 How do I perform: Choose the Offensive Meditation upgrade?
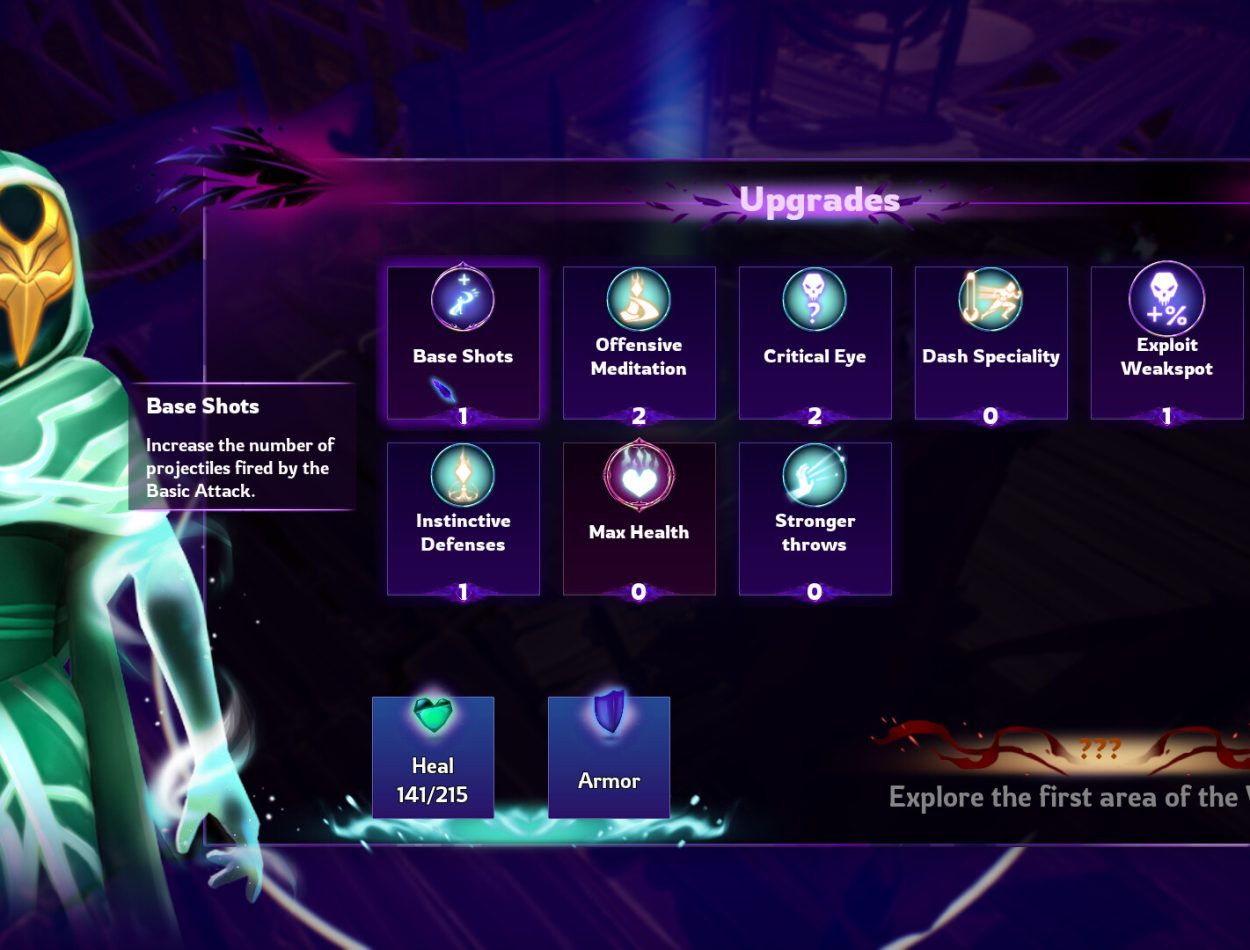coord(639,342)
